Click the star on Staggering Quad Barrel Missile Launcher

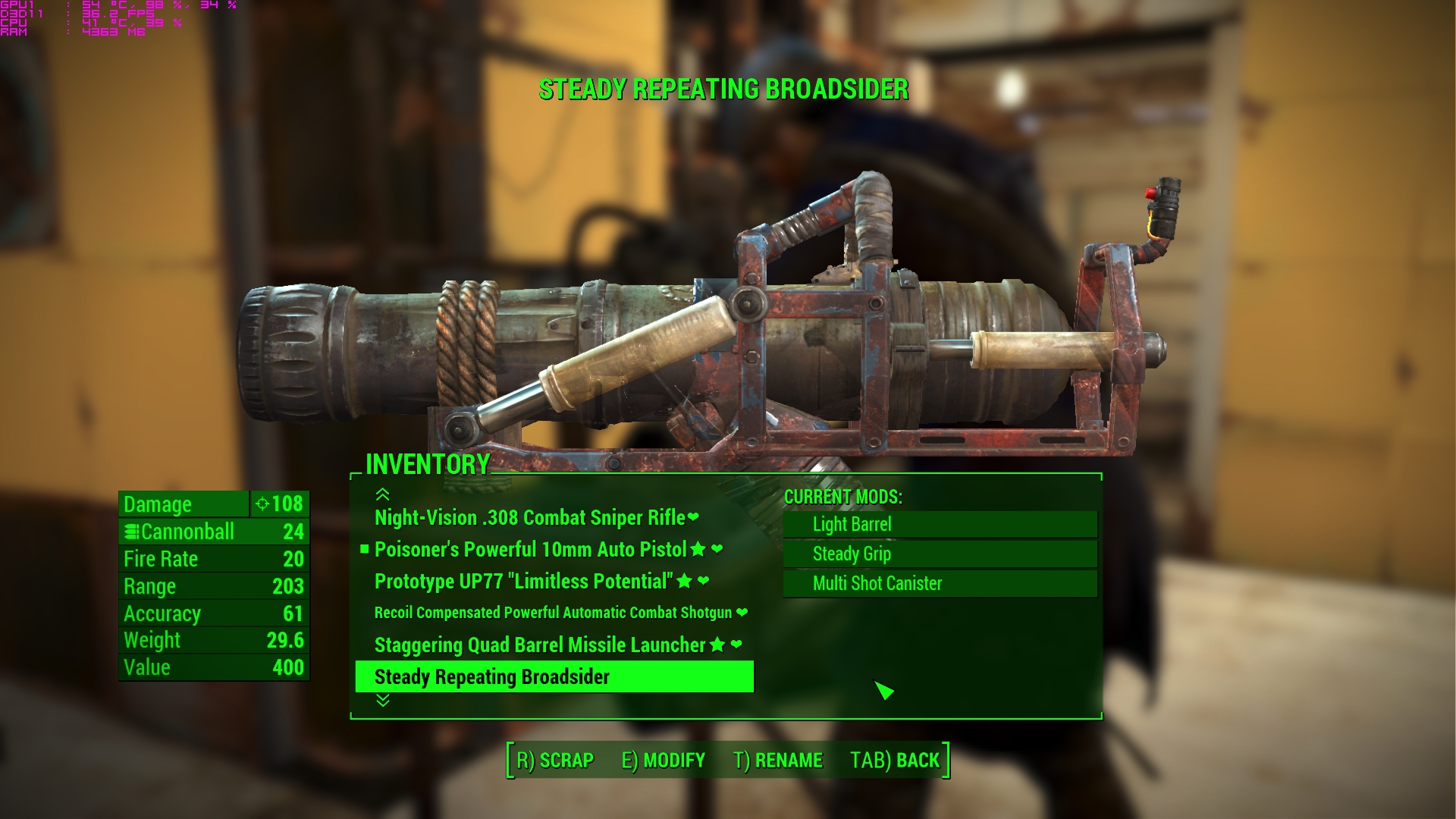[716, 645]
